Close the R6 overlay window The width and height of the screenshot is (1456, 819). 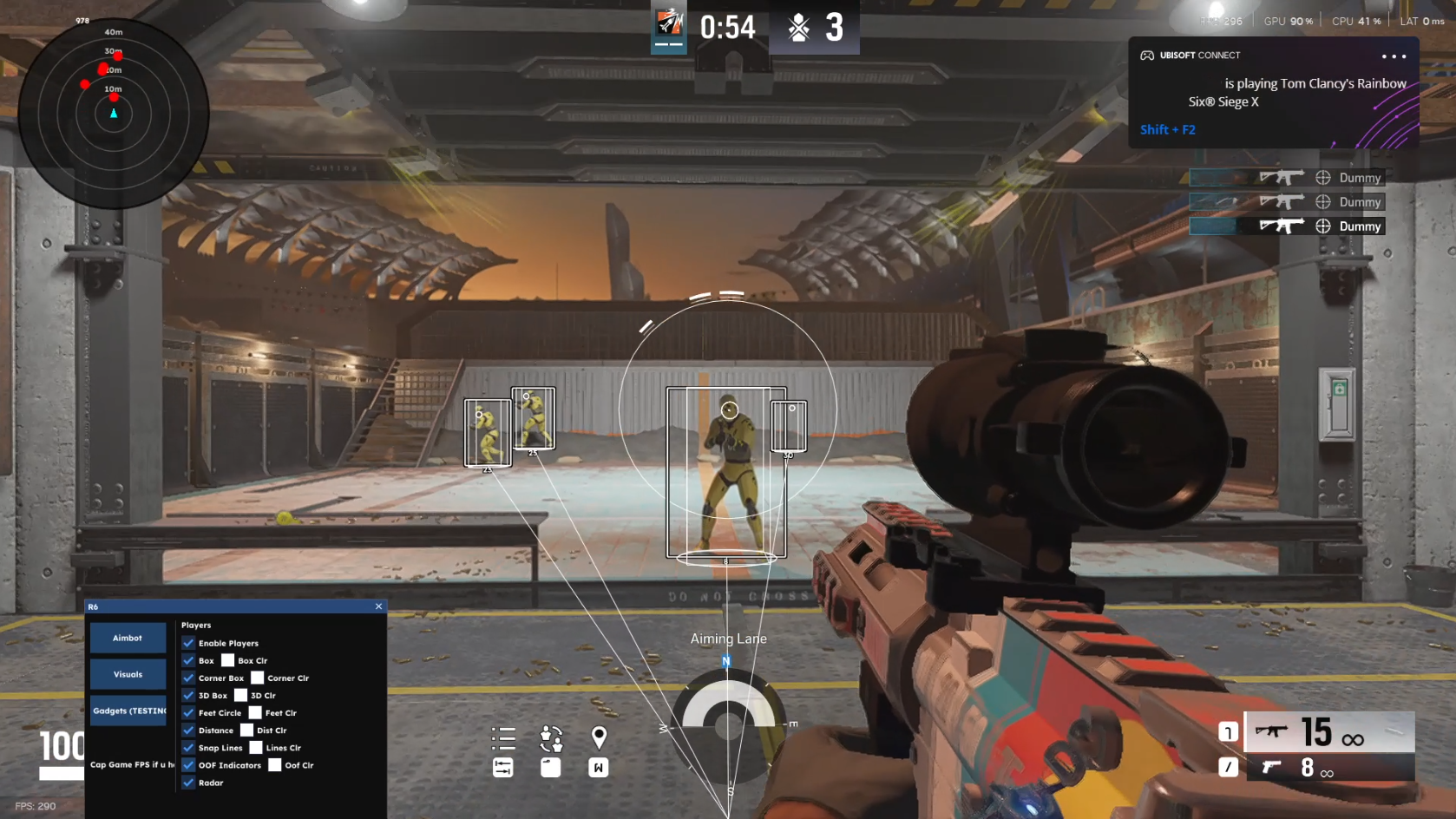coord(378,606)
